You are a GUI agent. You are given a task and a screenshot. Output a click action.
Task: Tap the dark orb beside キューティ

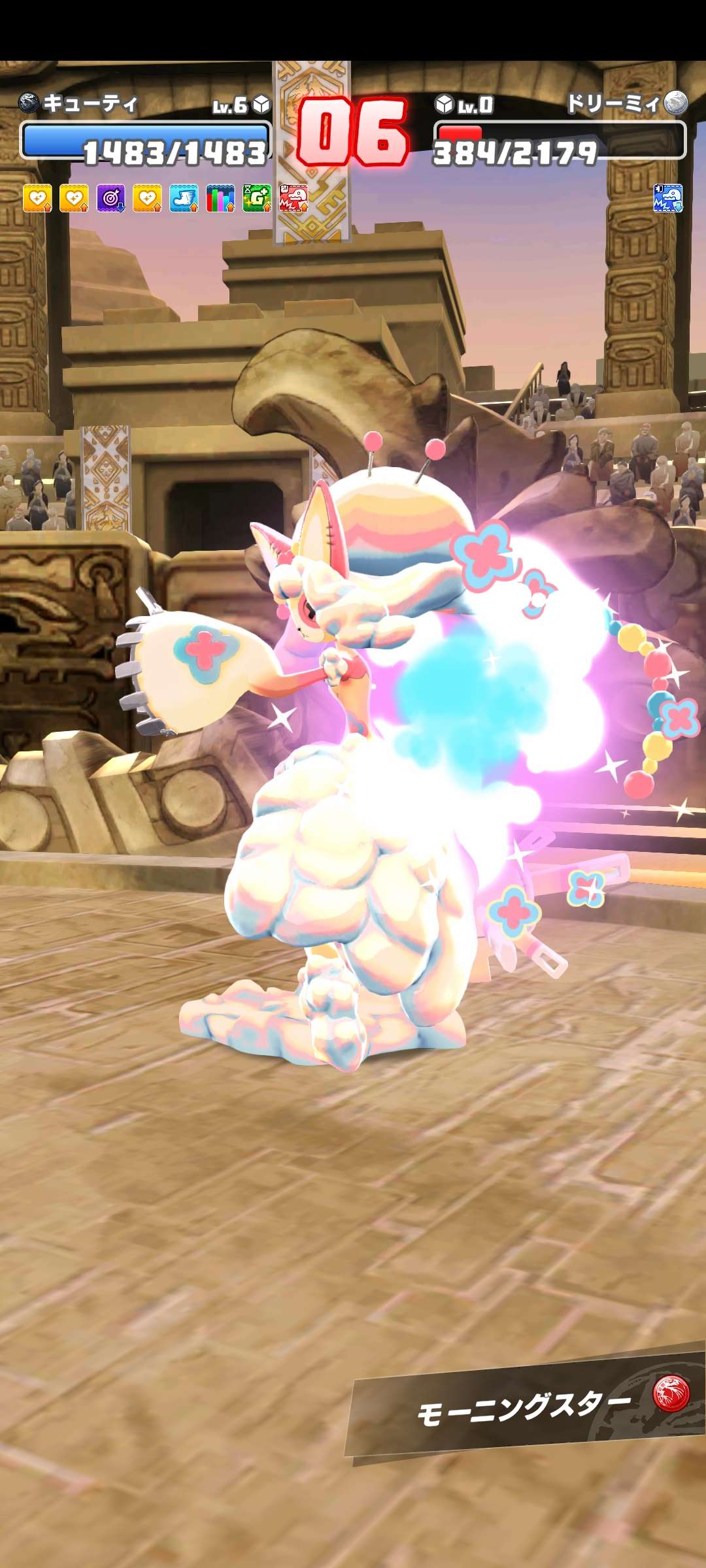click(x=29, y=103)
